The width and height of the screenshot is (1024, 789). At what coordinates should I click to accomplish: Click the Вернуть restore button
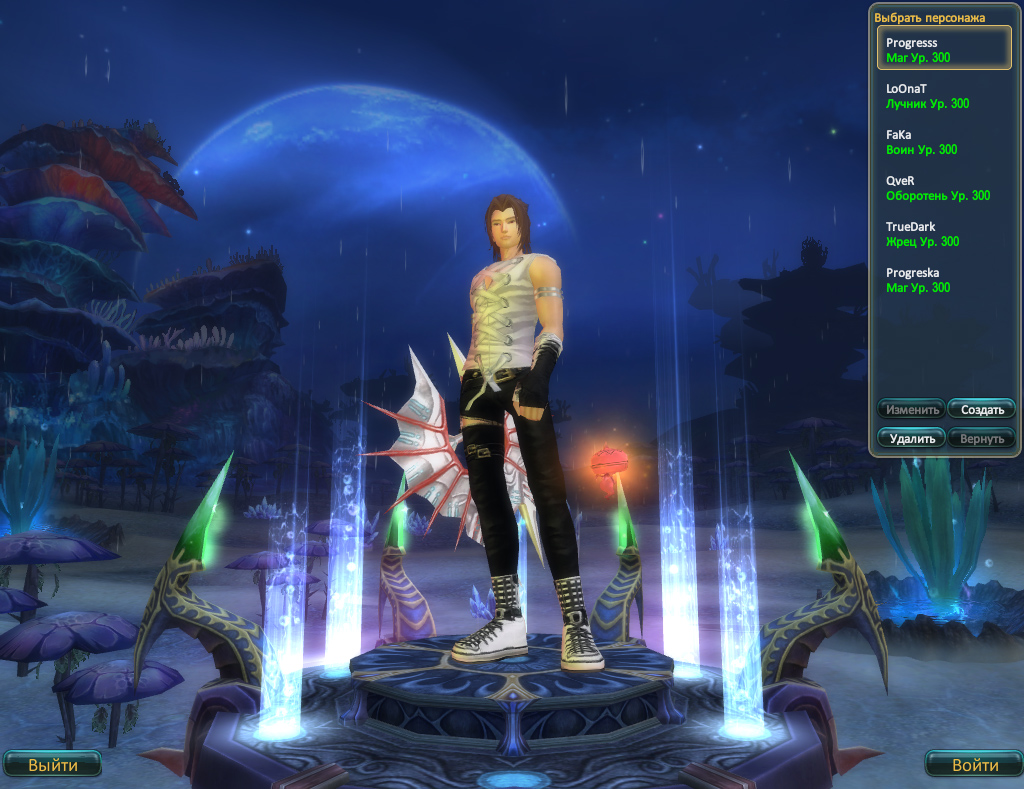pyautogui.click(x=981, y=438)
